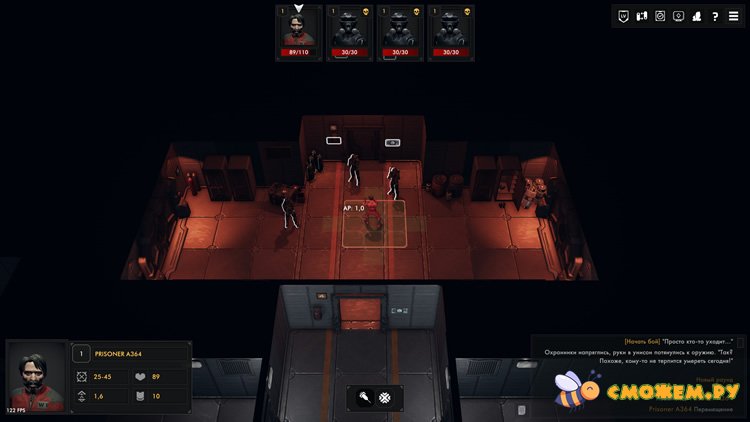The image size is (750, 422).
Task: Open the monitor screen icon in top bar
Action: [x=678, y=16]
